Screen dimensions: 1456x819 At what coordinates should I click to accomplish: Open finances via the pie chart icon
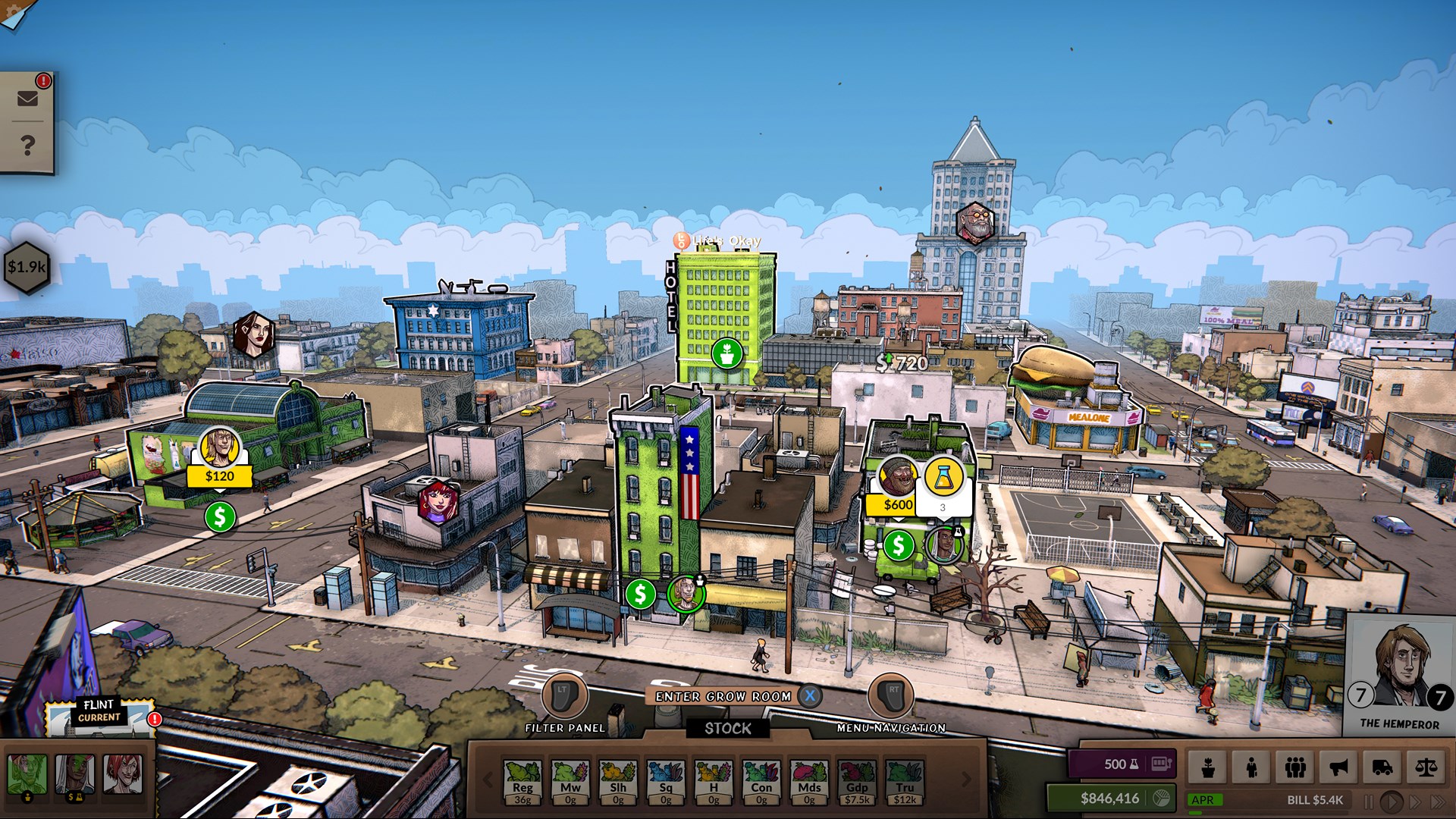coord(1160,799)
